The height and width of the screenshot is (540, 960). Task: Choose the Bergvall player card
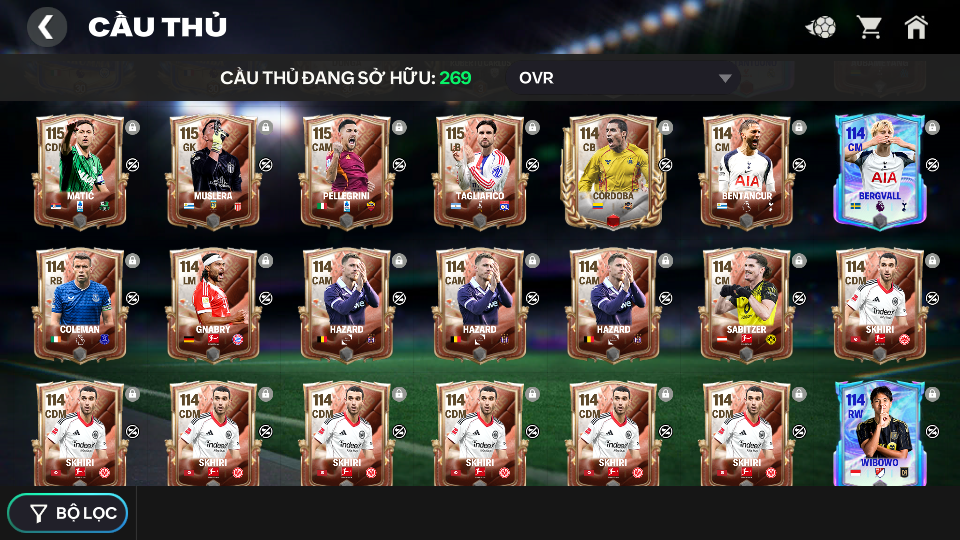pyautogui.click(x=879, y=172)
